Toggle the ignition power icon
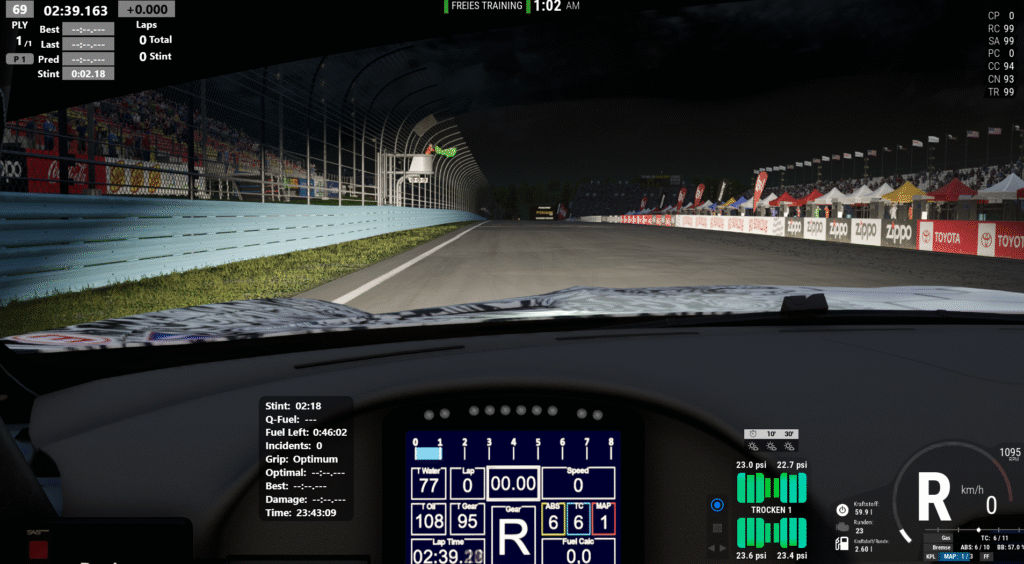1024x564 pixels. coord(841,508)
